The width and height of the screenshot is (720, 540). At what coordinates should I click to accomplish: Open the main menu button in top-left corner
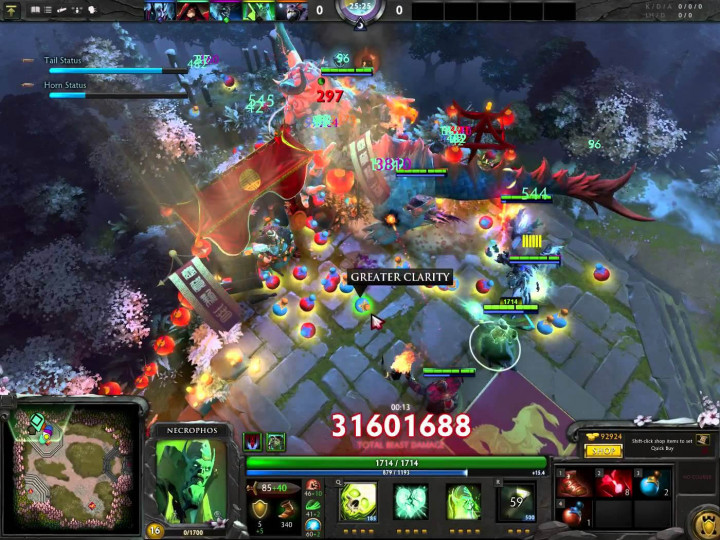pos(13,10)
